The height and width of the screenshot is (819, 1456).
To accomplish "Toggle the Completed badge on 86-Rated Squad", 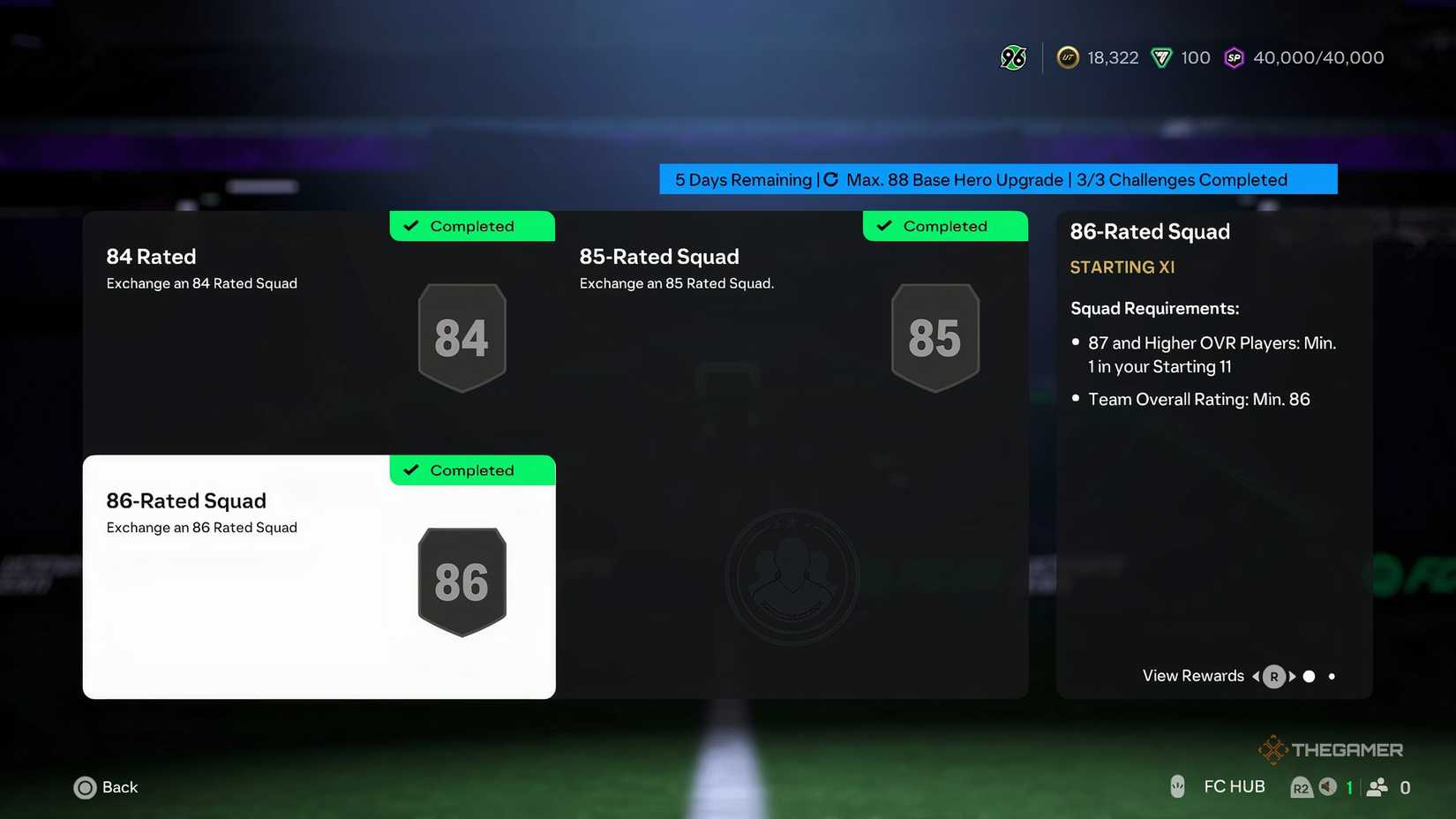I will (x=471, y=470).
